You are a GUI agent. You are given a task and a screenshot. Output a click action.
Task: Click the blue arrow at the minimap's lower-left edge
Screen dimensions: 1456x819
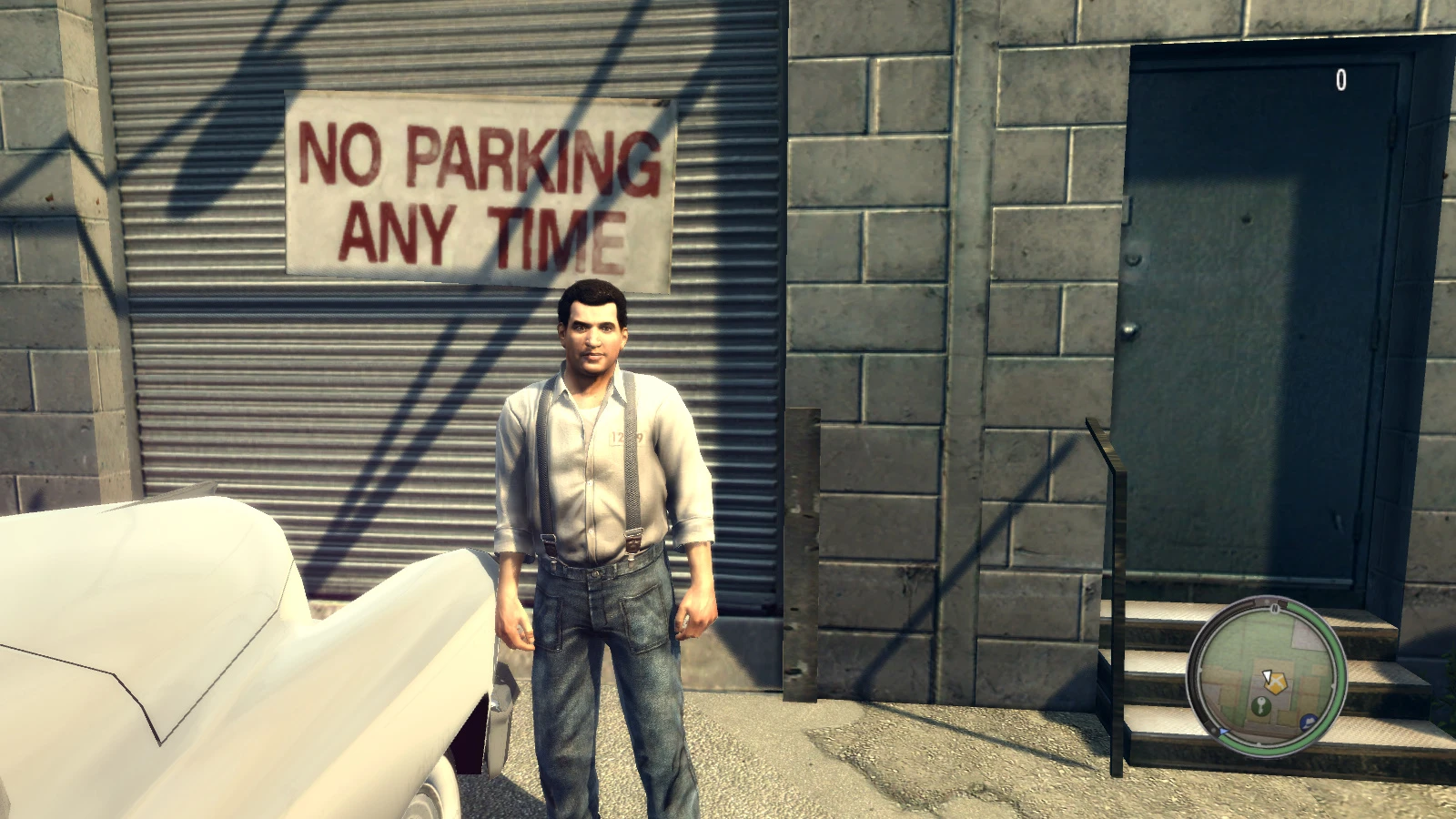1223,732
